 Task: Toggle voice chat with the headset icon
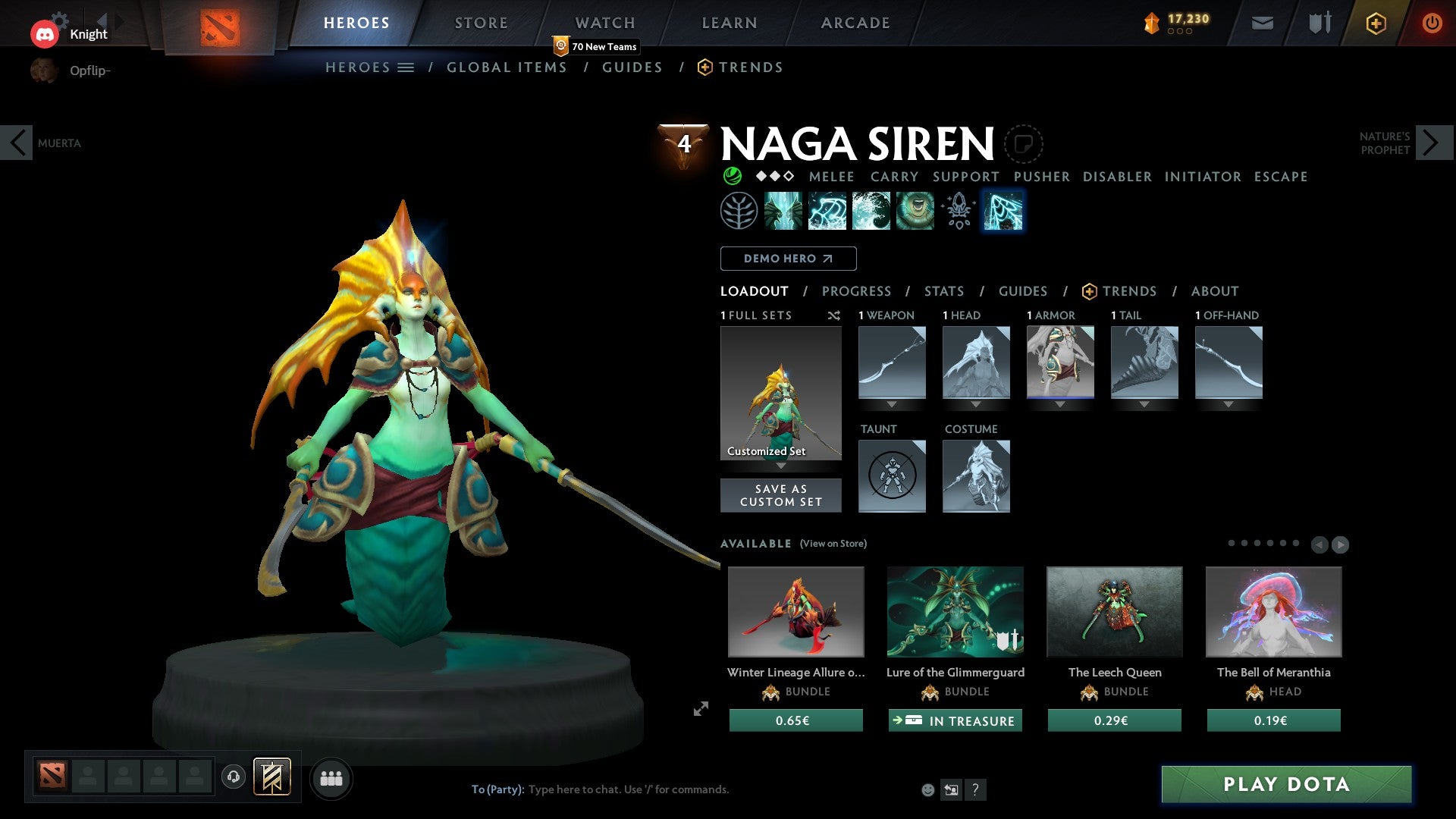[234, 777]
